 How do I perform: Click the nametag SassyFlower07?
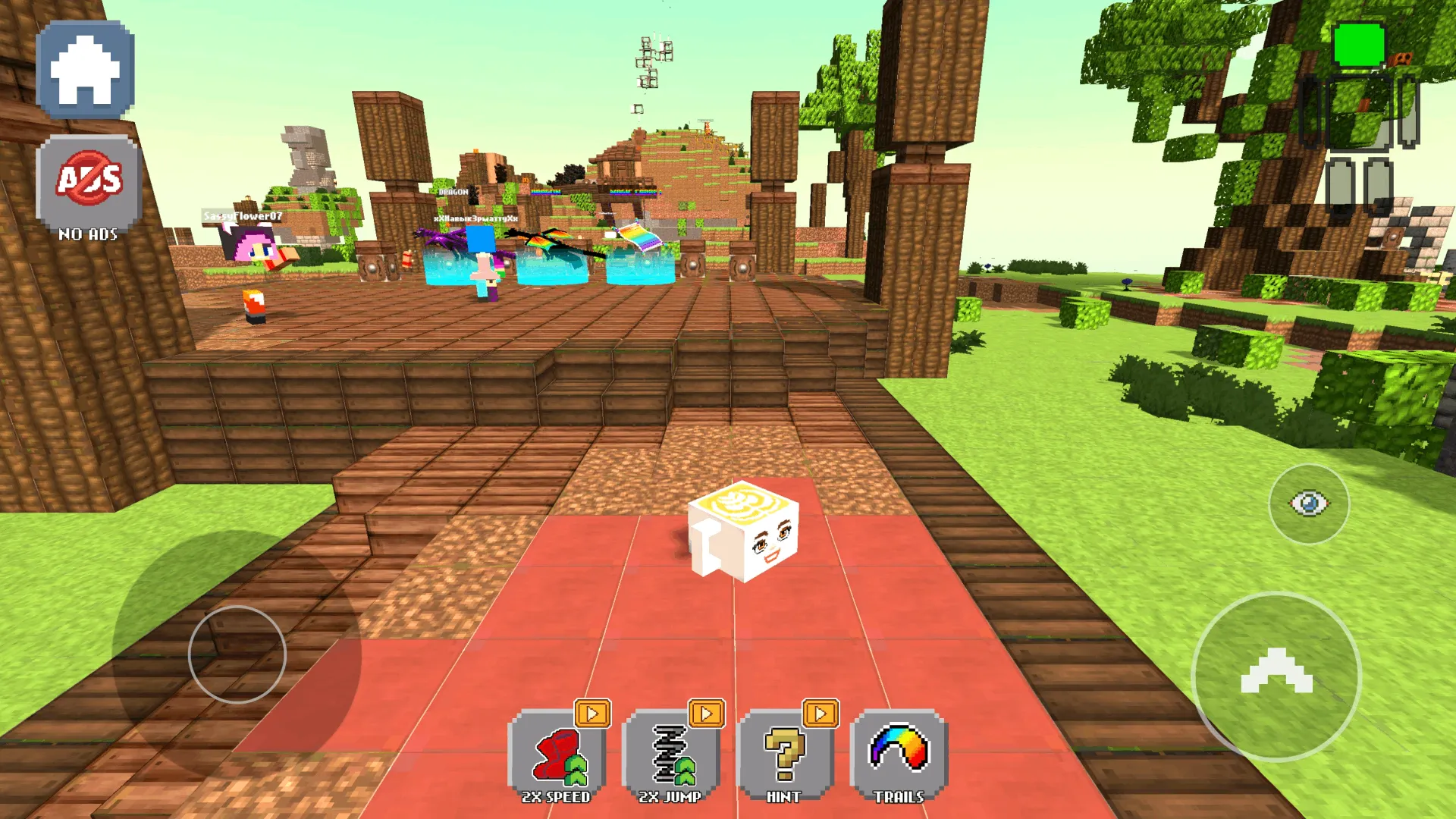[242, 215]
